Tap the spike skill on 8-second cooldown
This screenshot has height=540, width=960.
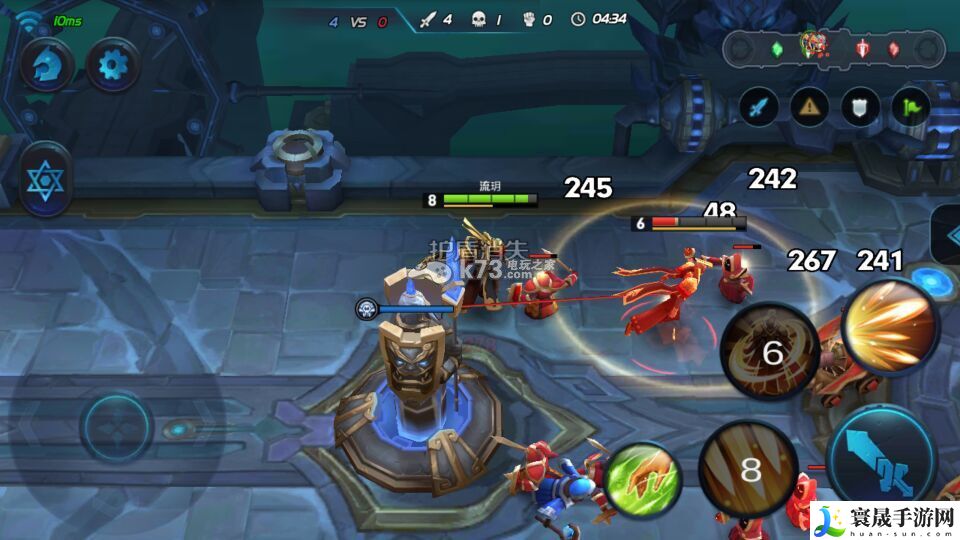pos(749,470)
